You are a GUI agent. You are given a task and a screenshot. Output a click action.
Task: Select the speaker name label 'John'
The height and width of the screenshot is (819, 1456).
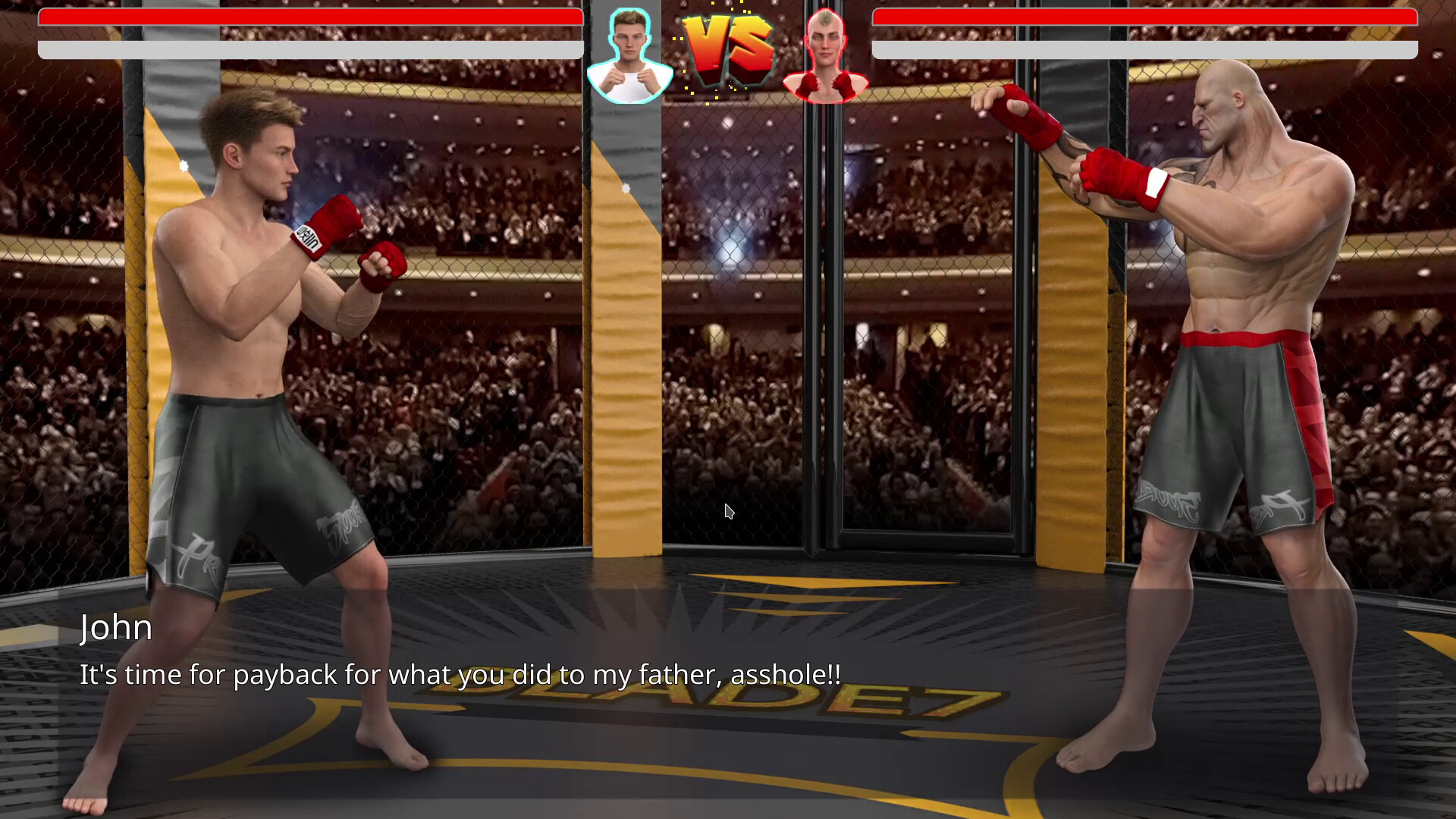(116, 628)
